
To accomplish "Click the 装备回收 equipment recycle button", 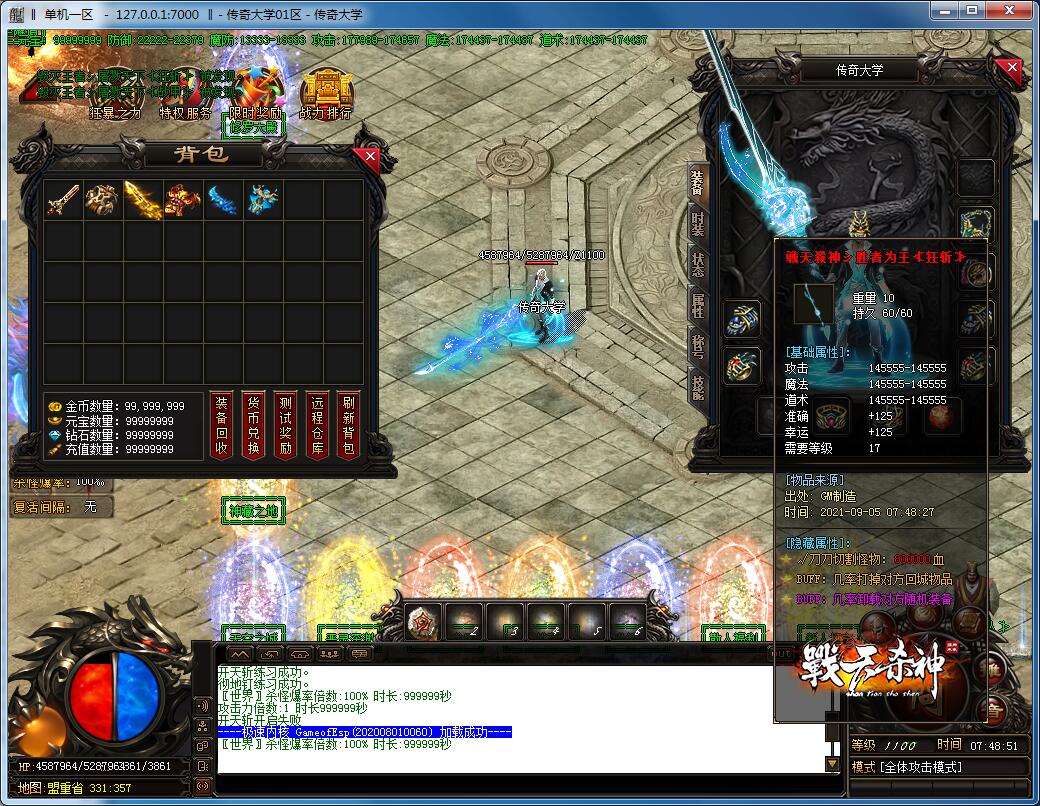I will click(x=221, y=425).
